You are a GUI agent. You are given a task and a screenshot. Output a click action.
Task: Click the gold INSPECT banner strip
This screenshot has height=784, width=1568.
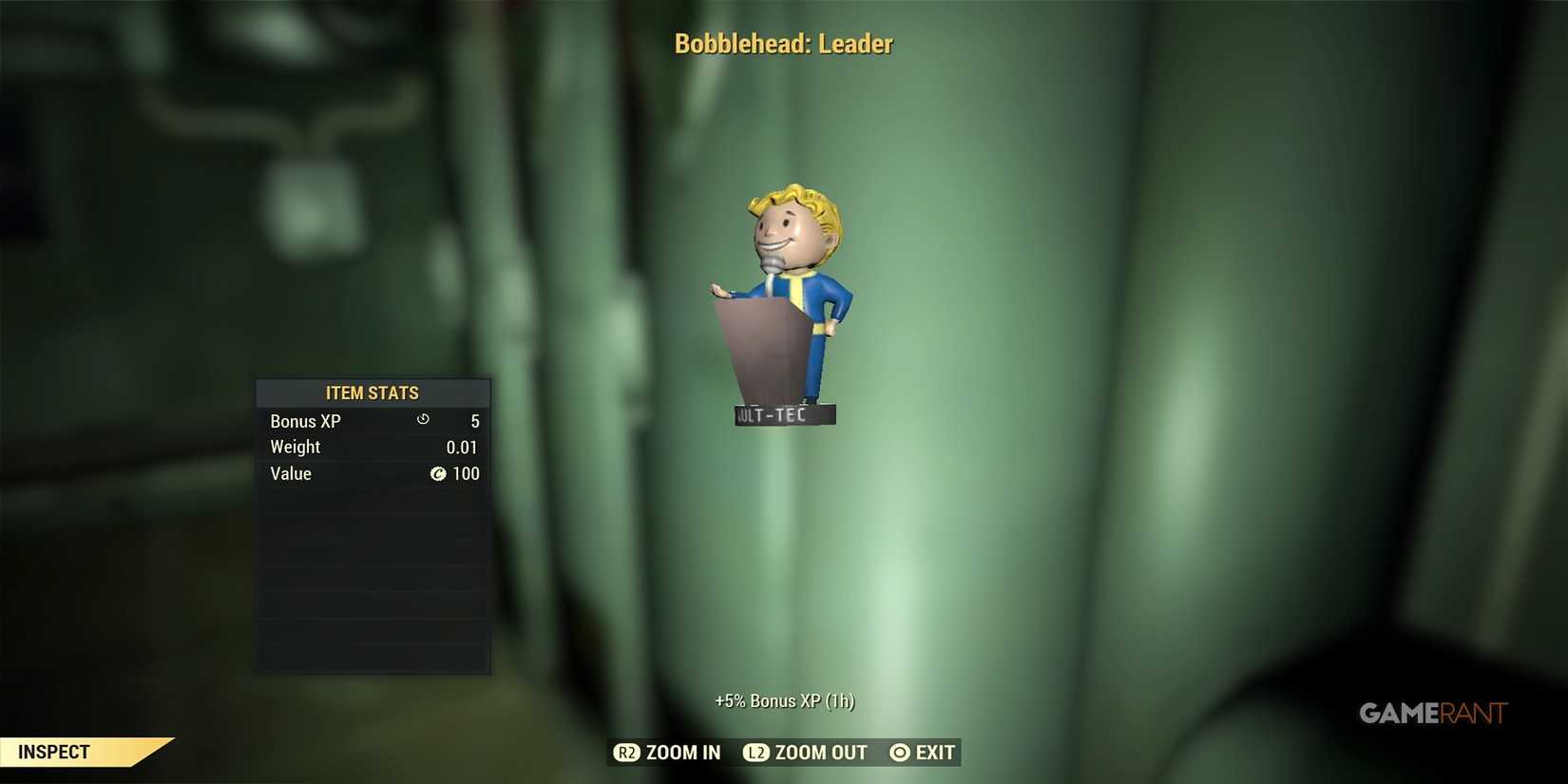point(86,751)
